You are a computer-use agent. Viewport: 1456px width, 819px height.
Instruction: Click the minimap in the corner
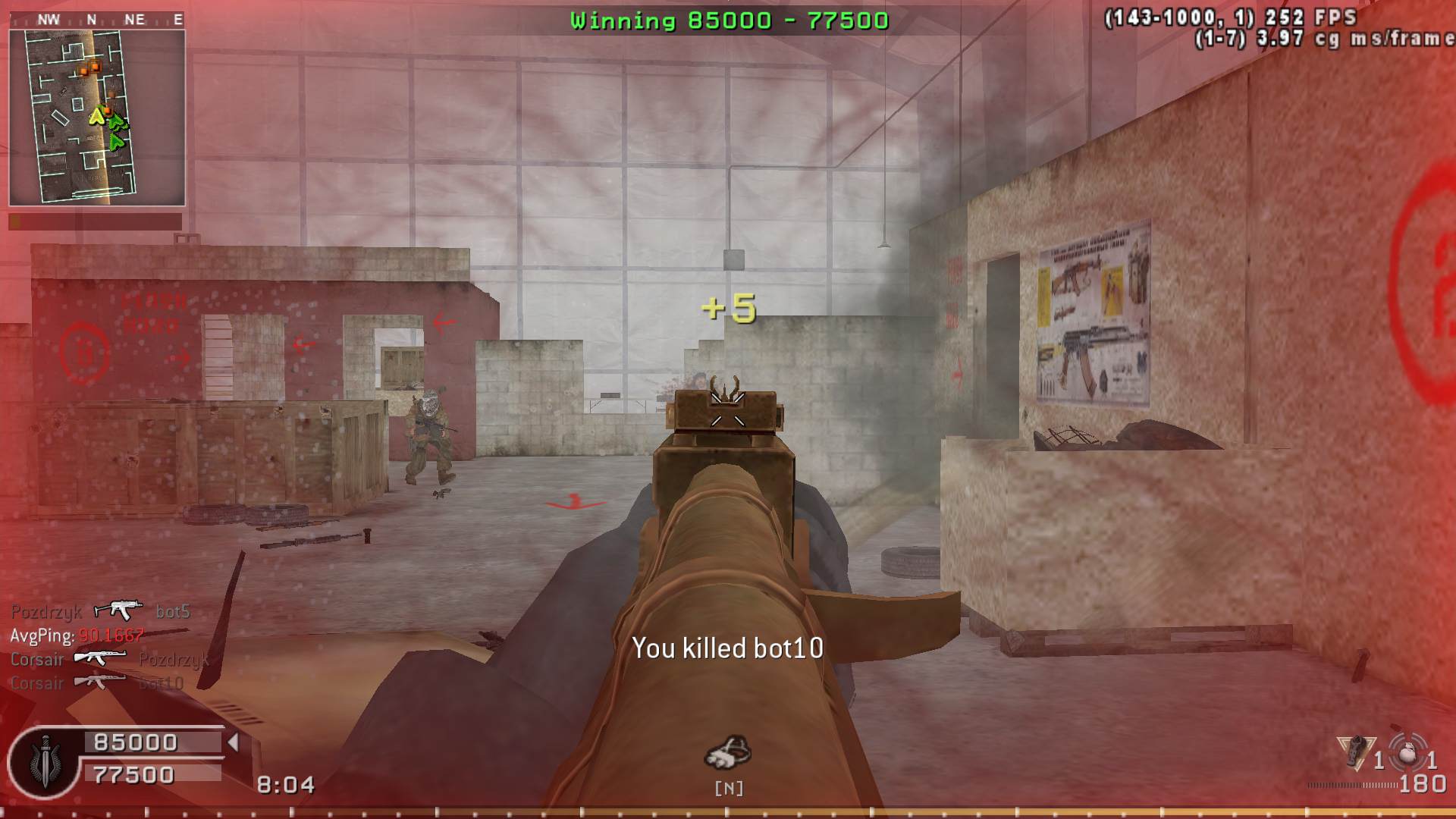click(x=97, y=118)
